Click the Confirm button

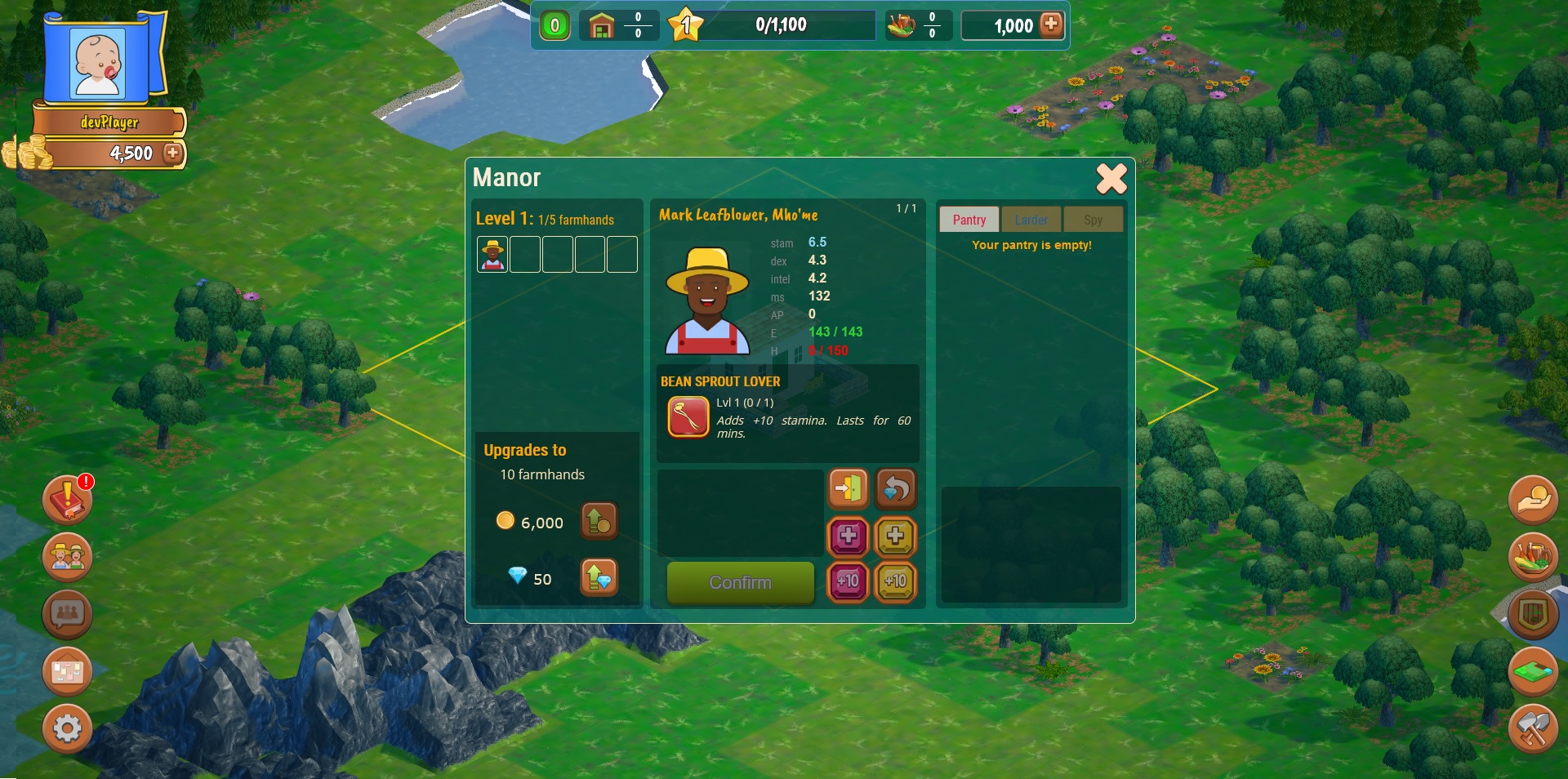coord(740,582)
